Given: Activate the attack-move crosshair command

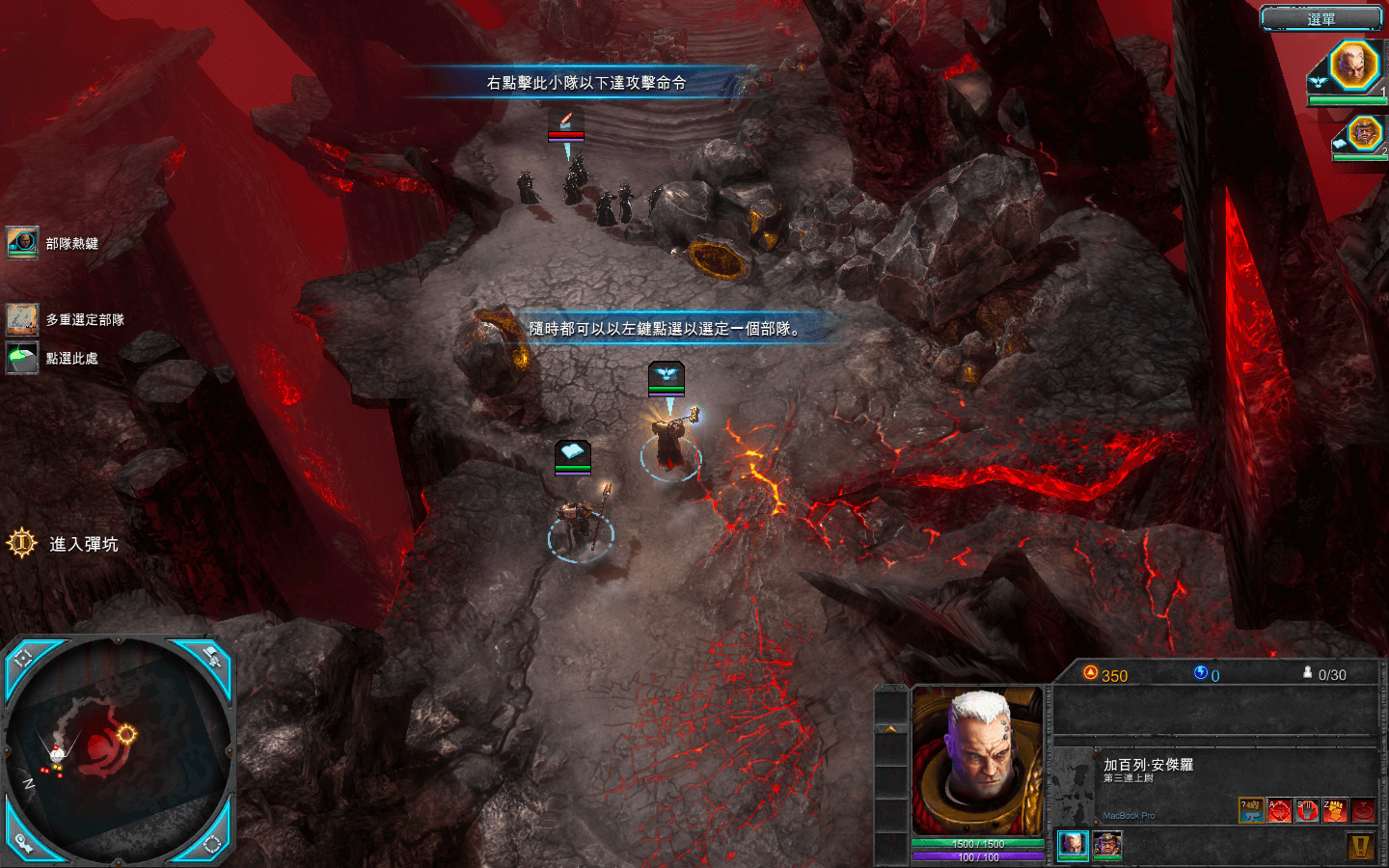Looking at the screenshot, I should pyautogui.click(x=1279, y=811).
